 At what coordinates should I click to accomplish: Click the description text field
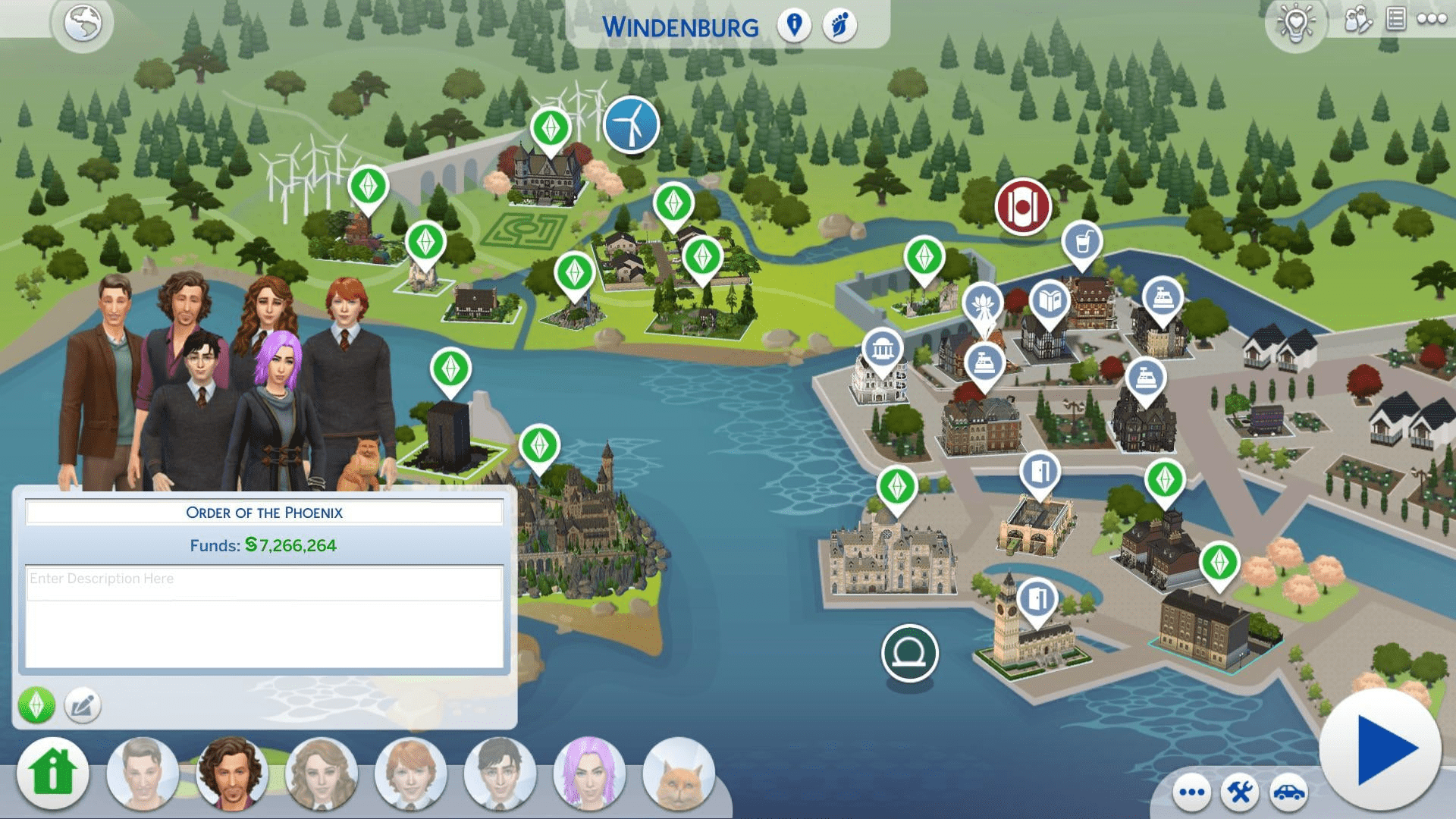point(264,616)
